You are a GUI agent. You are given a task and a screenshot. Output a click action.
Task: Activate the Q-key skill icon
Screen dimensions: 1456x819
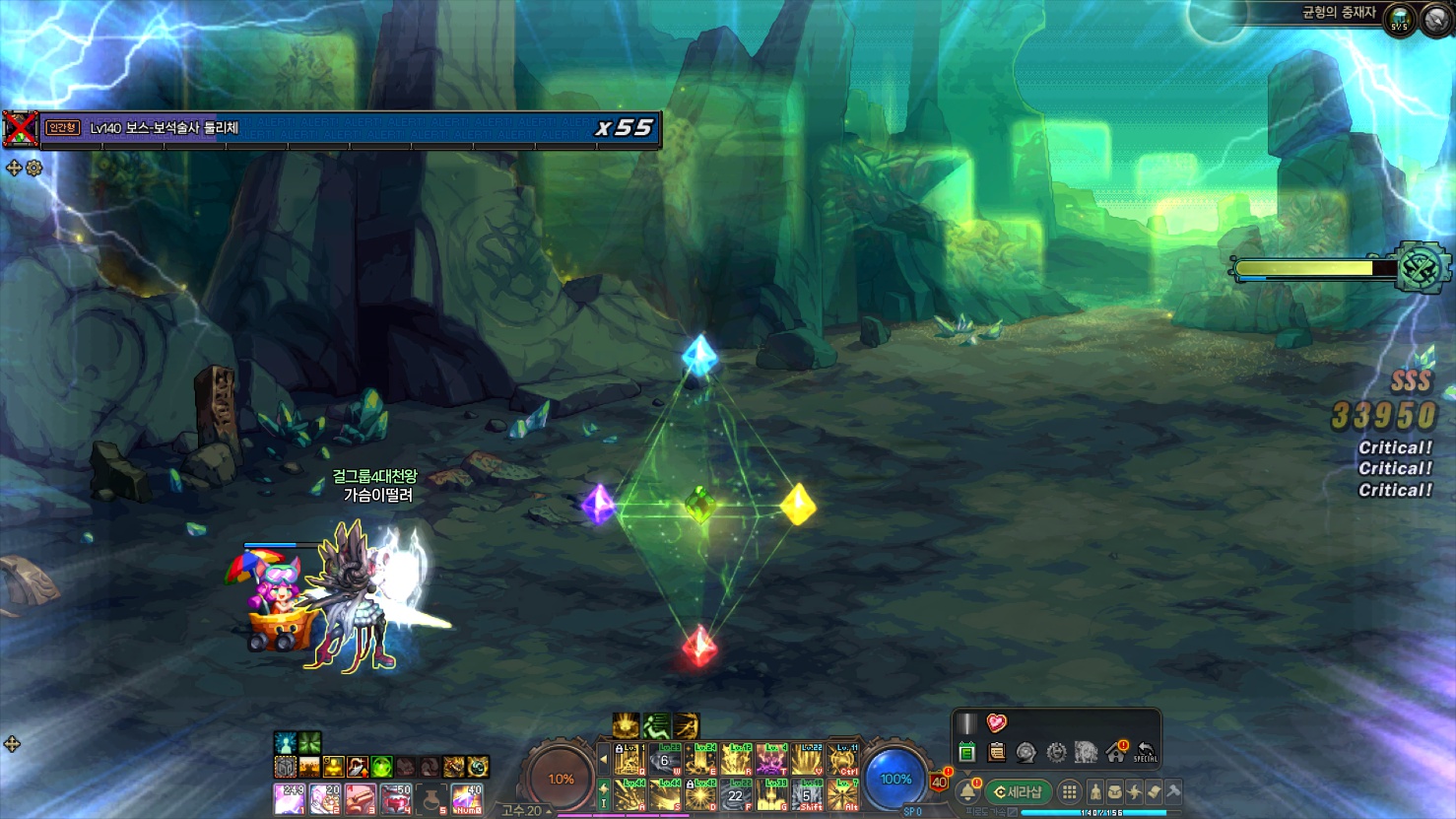click(629, 760)
